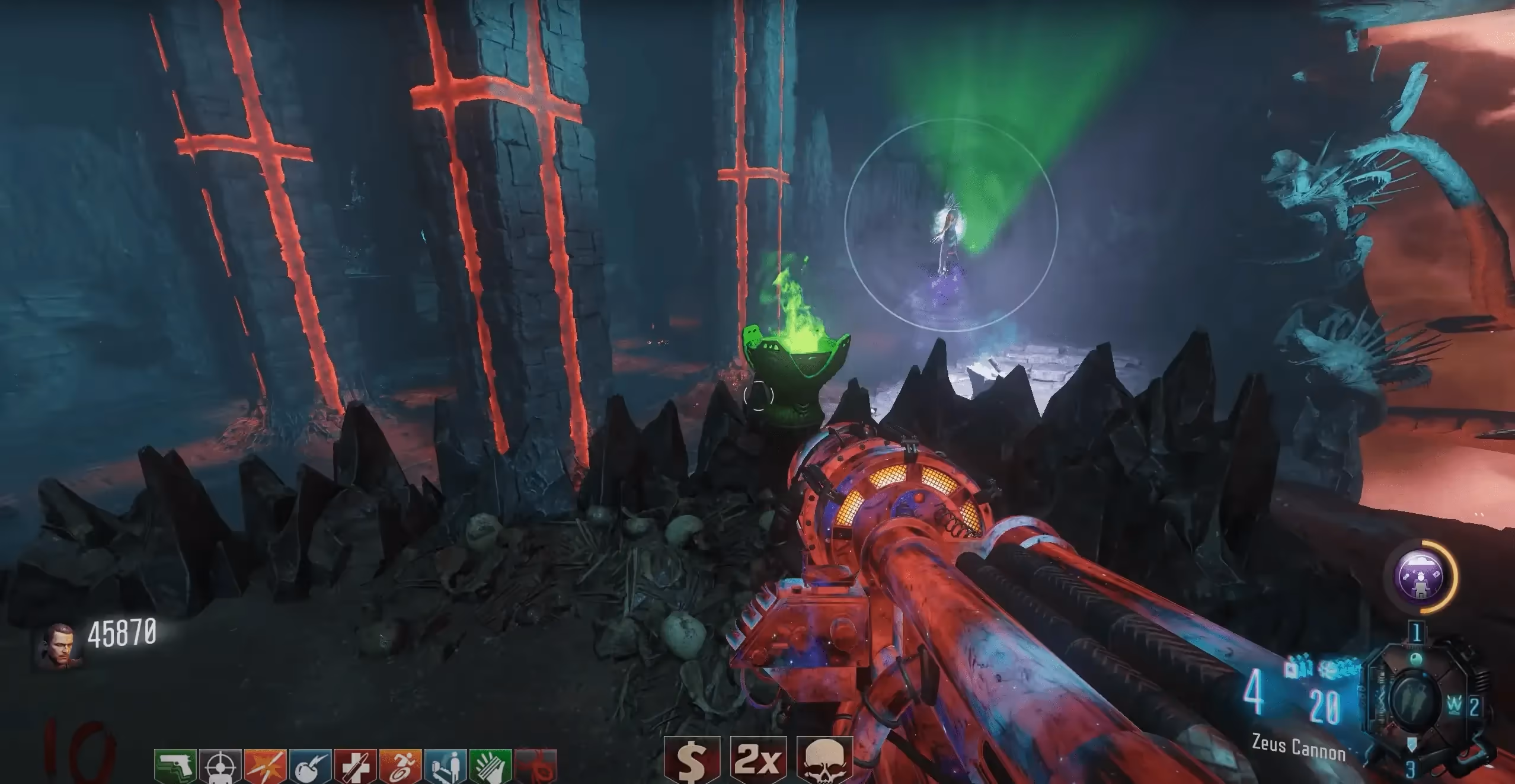
Task: Choose the Widow's Wine grenade slot 2
Action: (x=1455, y=705)
